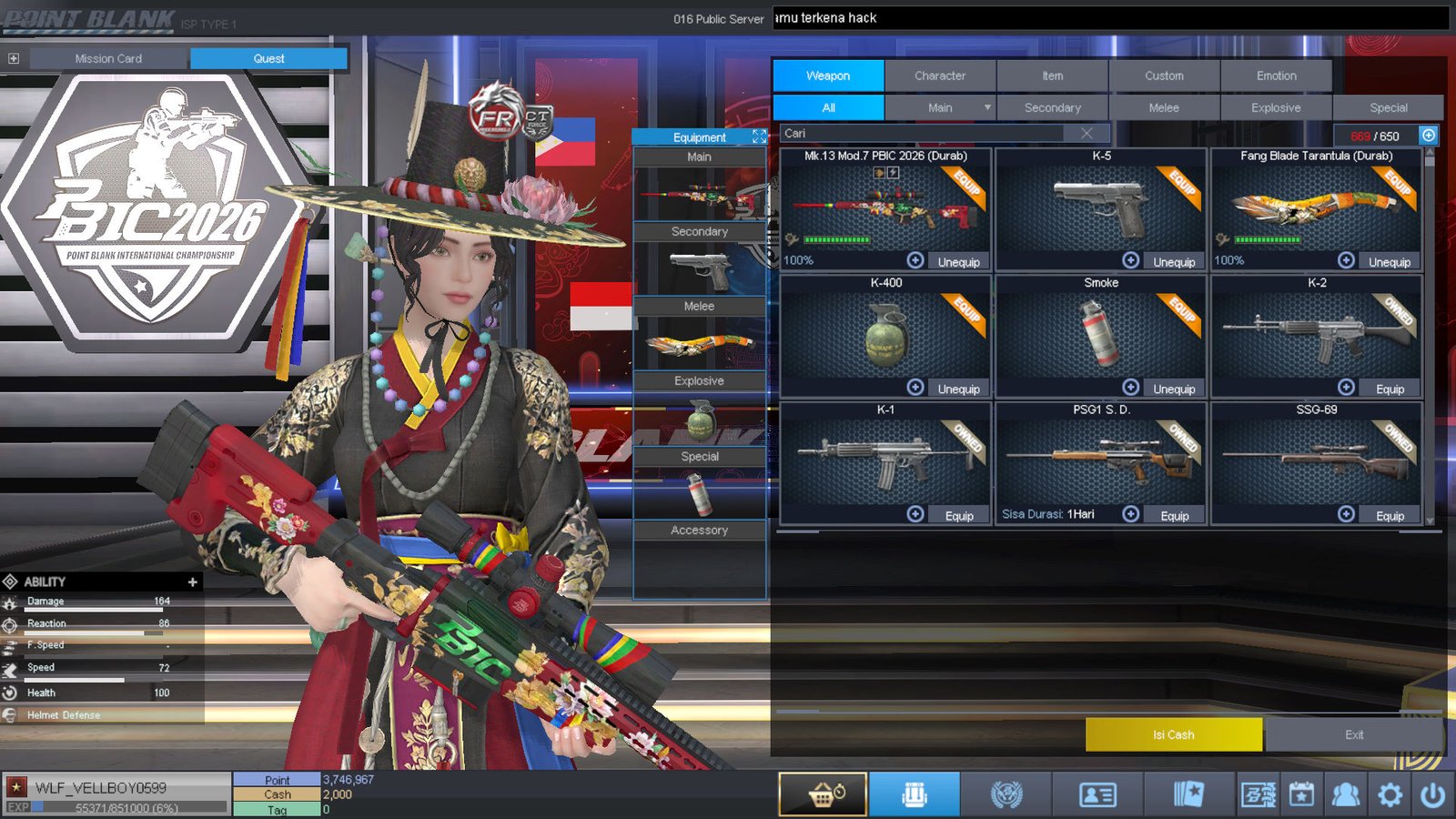1456x819 pixels.
Task: Open the player ID card icon
Action: pos(1097,793)
